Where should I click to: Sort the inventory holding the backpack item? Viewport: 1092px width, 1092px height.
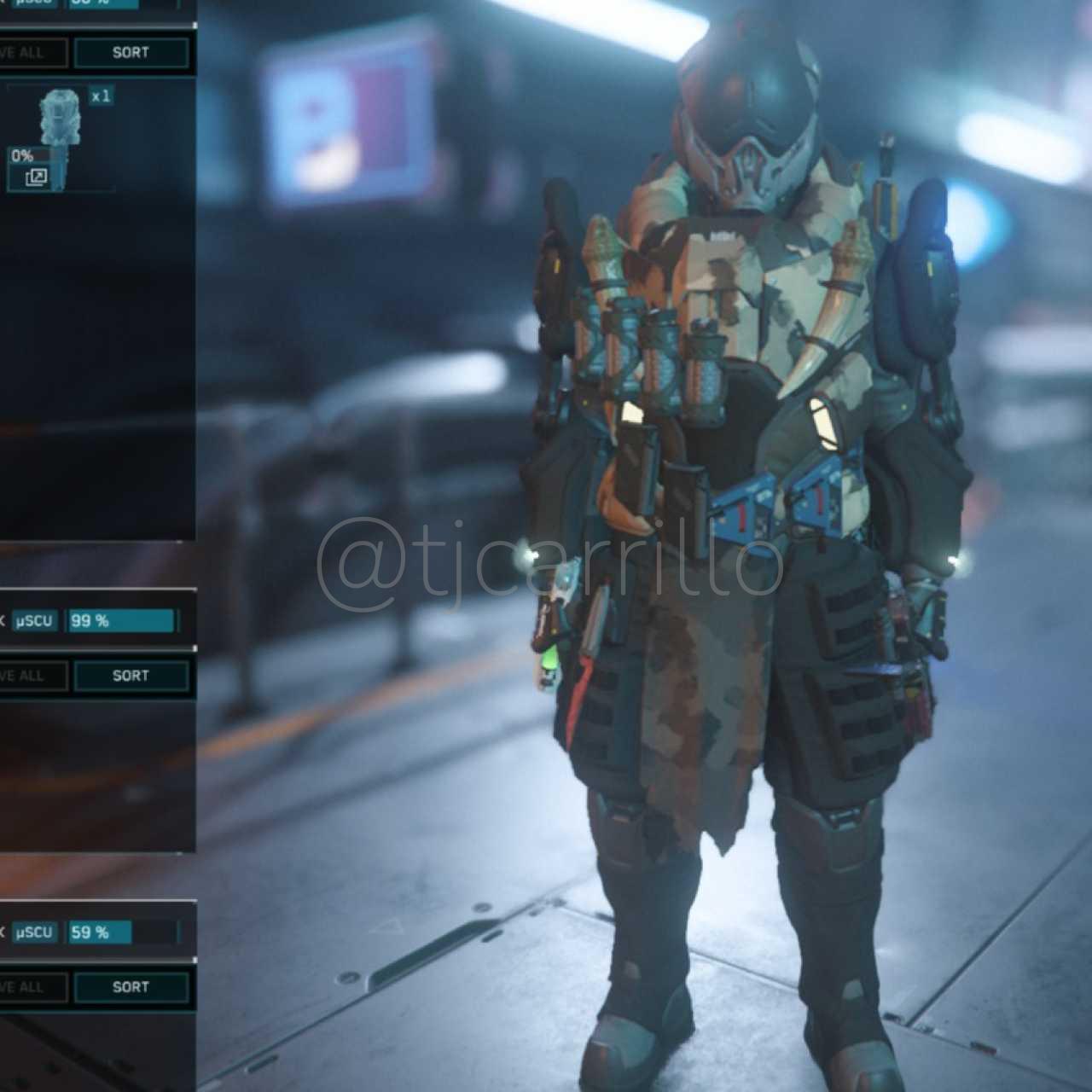(131, 53)
